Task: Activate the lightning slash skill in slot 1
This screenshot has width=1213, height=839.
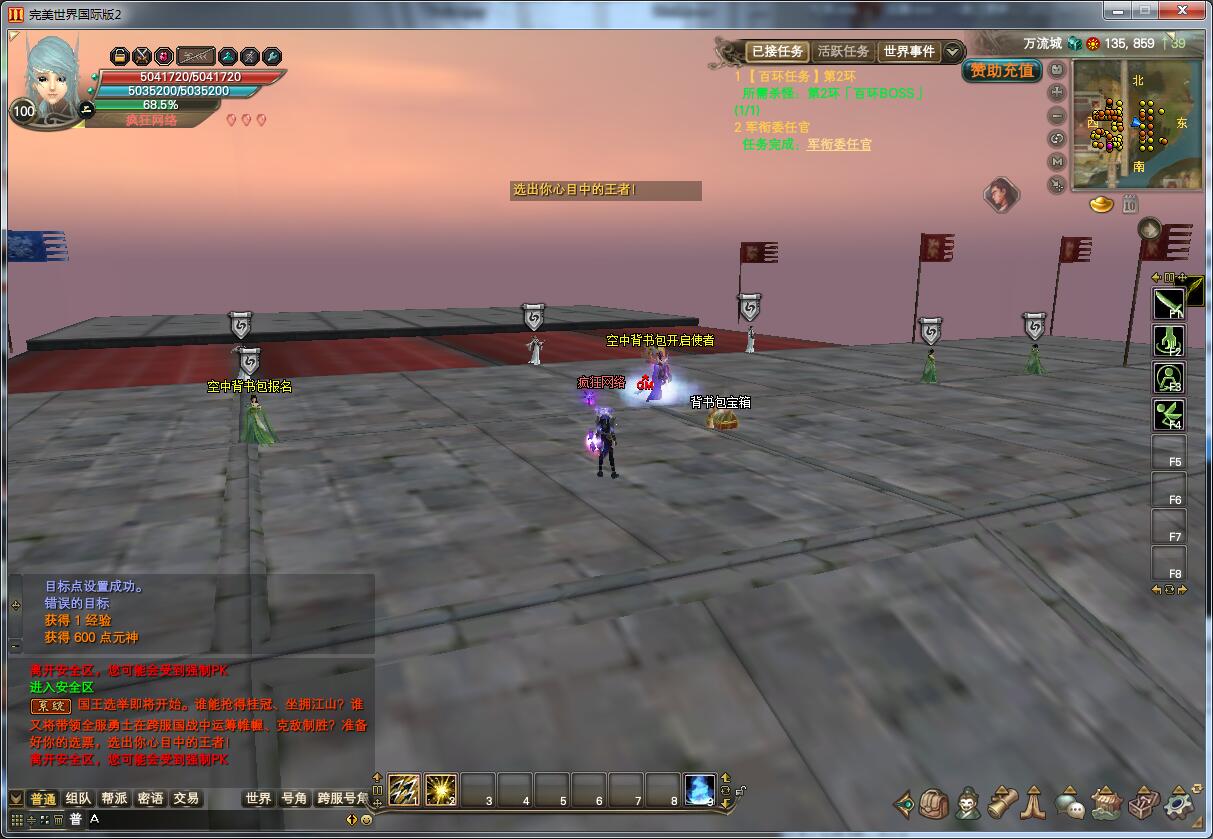Action: tap(404, 789)
